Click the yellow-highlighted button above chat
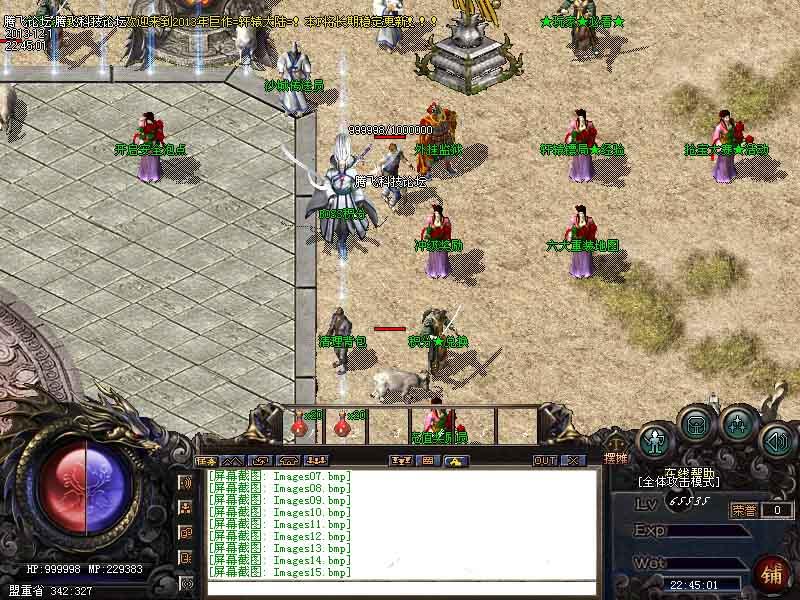This screenshot has height=600, width=800. (x=455, y=461)
